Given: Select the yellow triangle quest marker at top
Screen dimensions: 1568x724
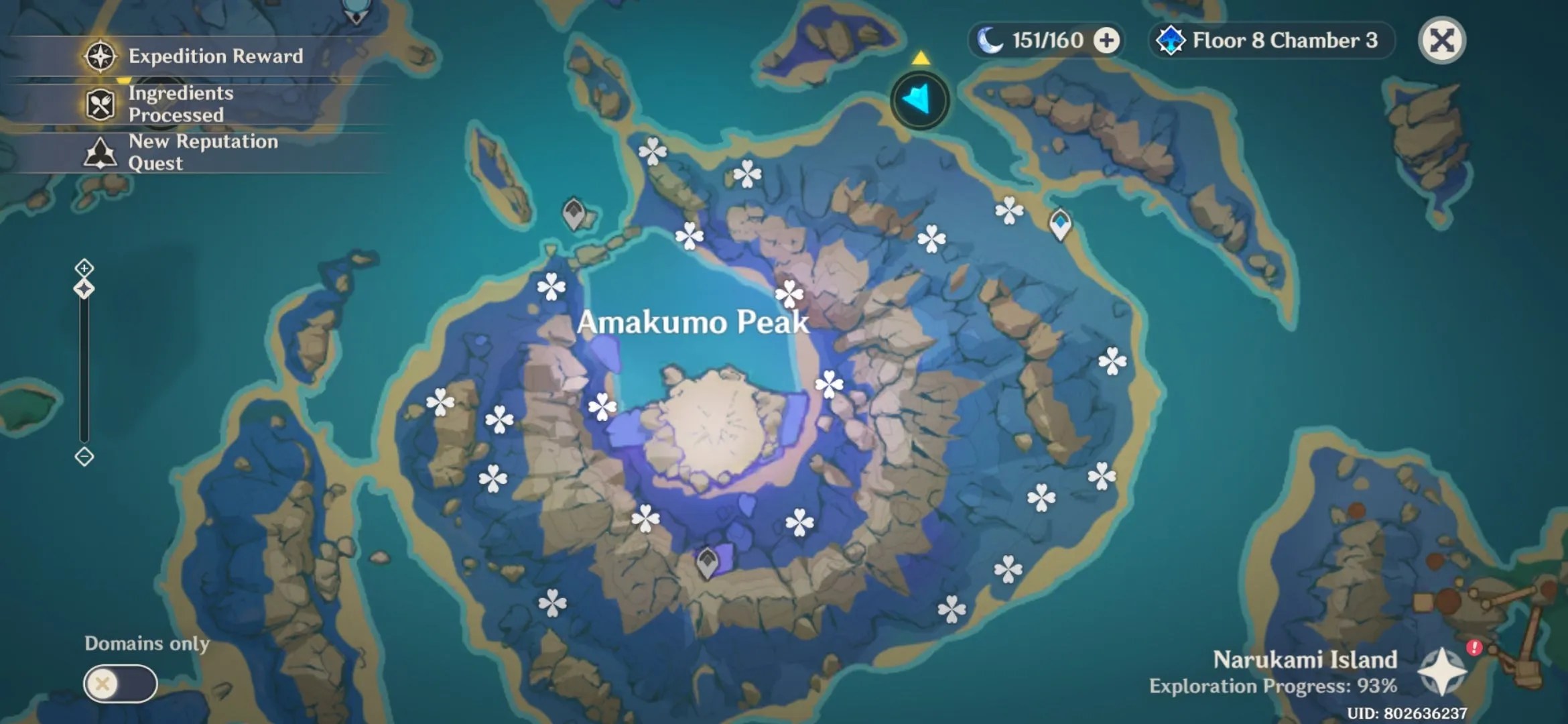Looking at the screenshot, I should click(921, 59).
